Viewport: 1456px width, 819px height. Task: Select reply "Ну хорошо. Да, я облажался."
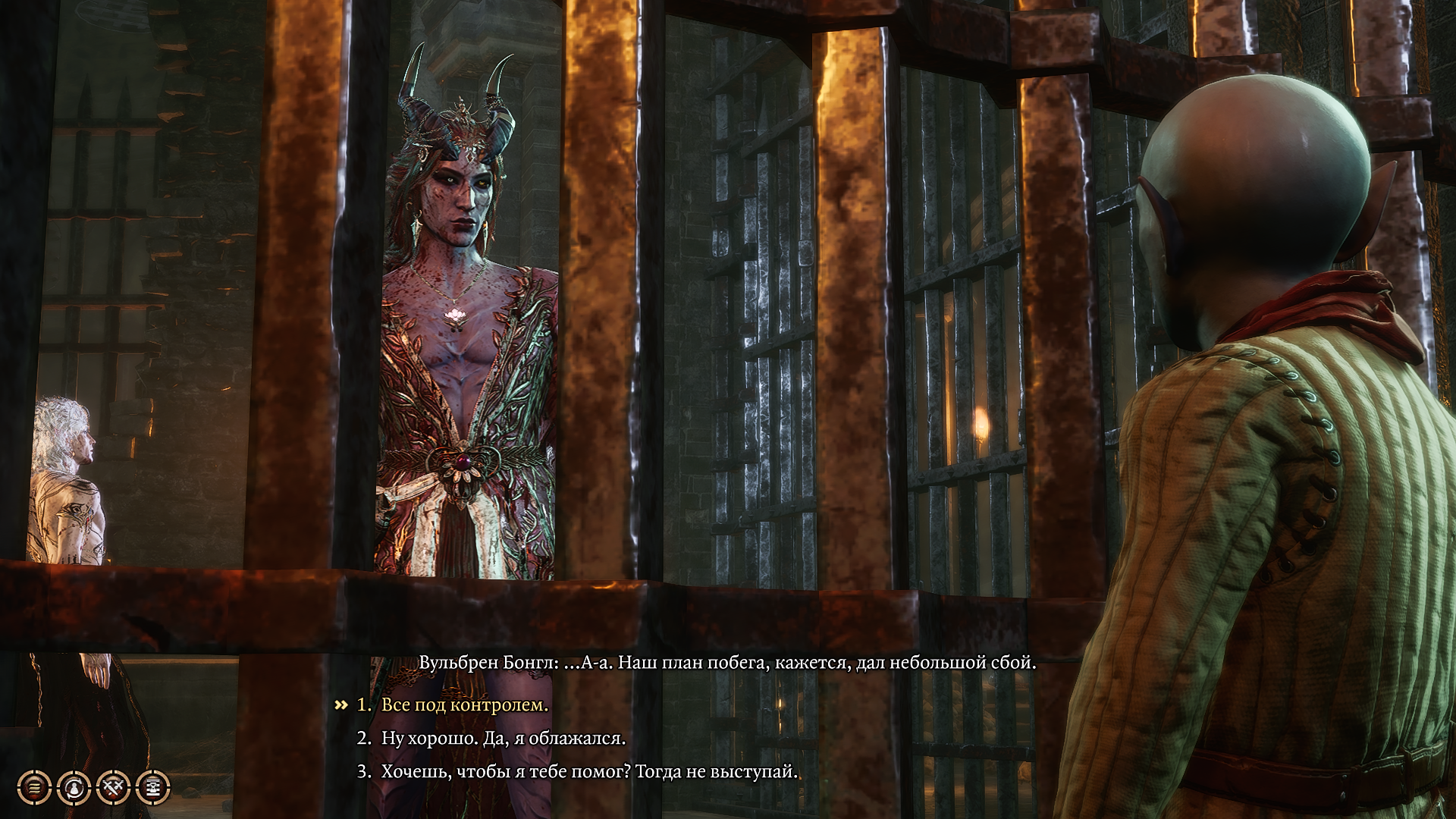tap(503, 739)
